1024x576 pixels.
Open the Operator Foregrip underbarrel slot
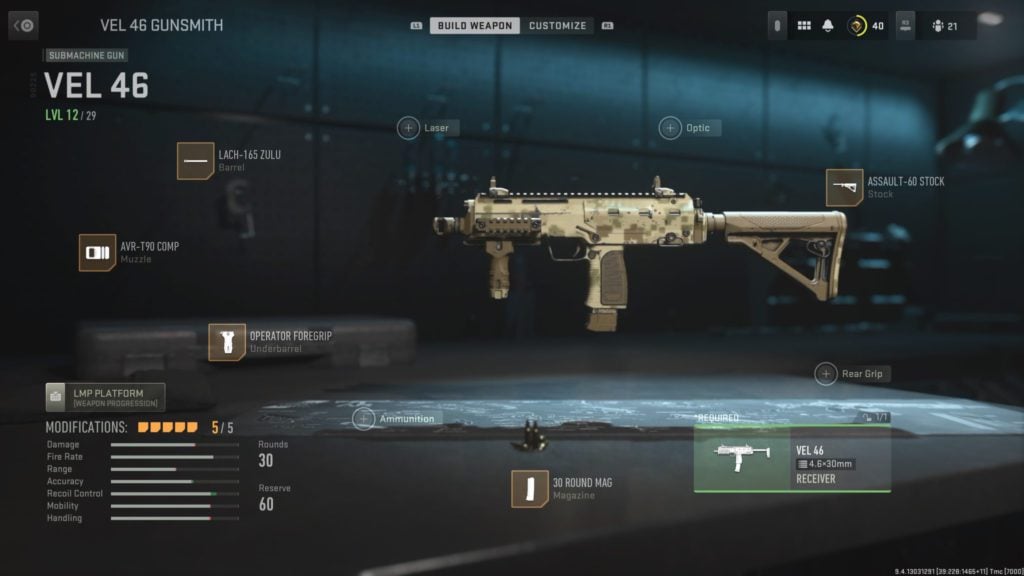tap(227, 342)
